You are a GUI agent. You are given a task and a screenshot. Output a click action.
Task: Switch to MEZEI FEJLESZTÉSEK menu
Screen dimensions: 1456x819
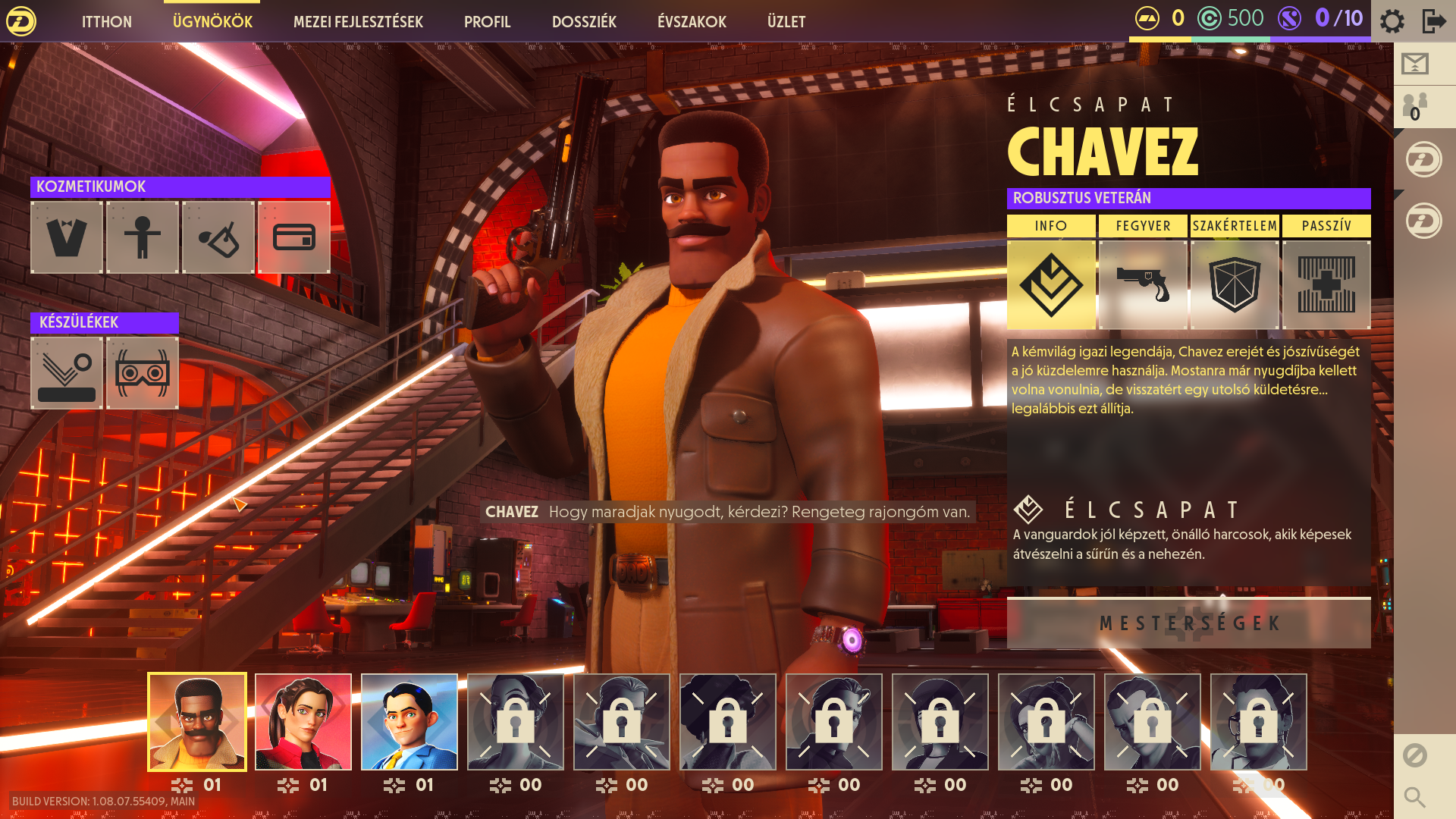[x=358, y=22]
